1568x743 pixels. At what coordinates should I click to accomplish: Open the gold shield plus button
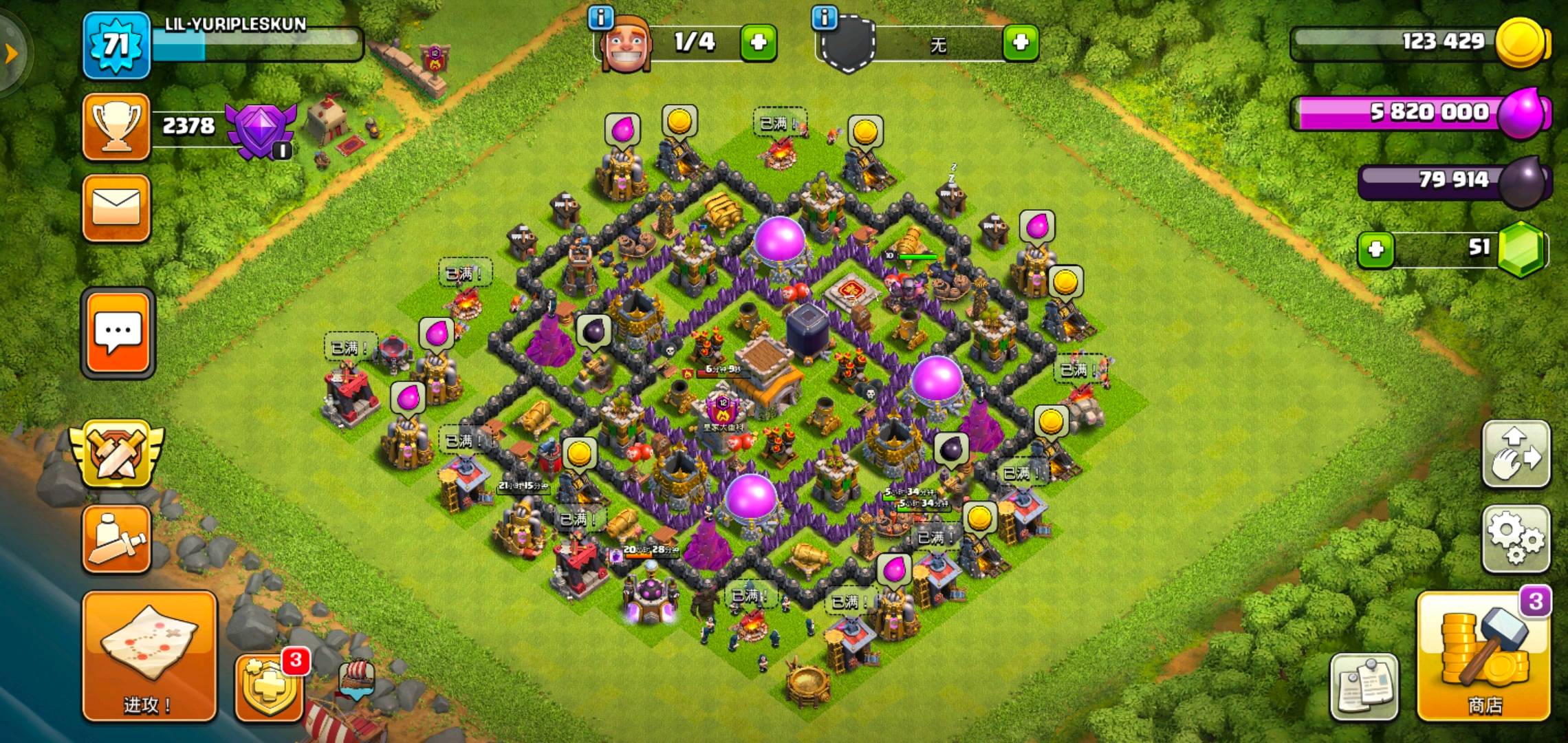tap(269, 686)
